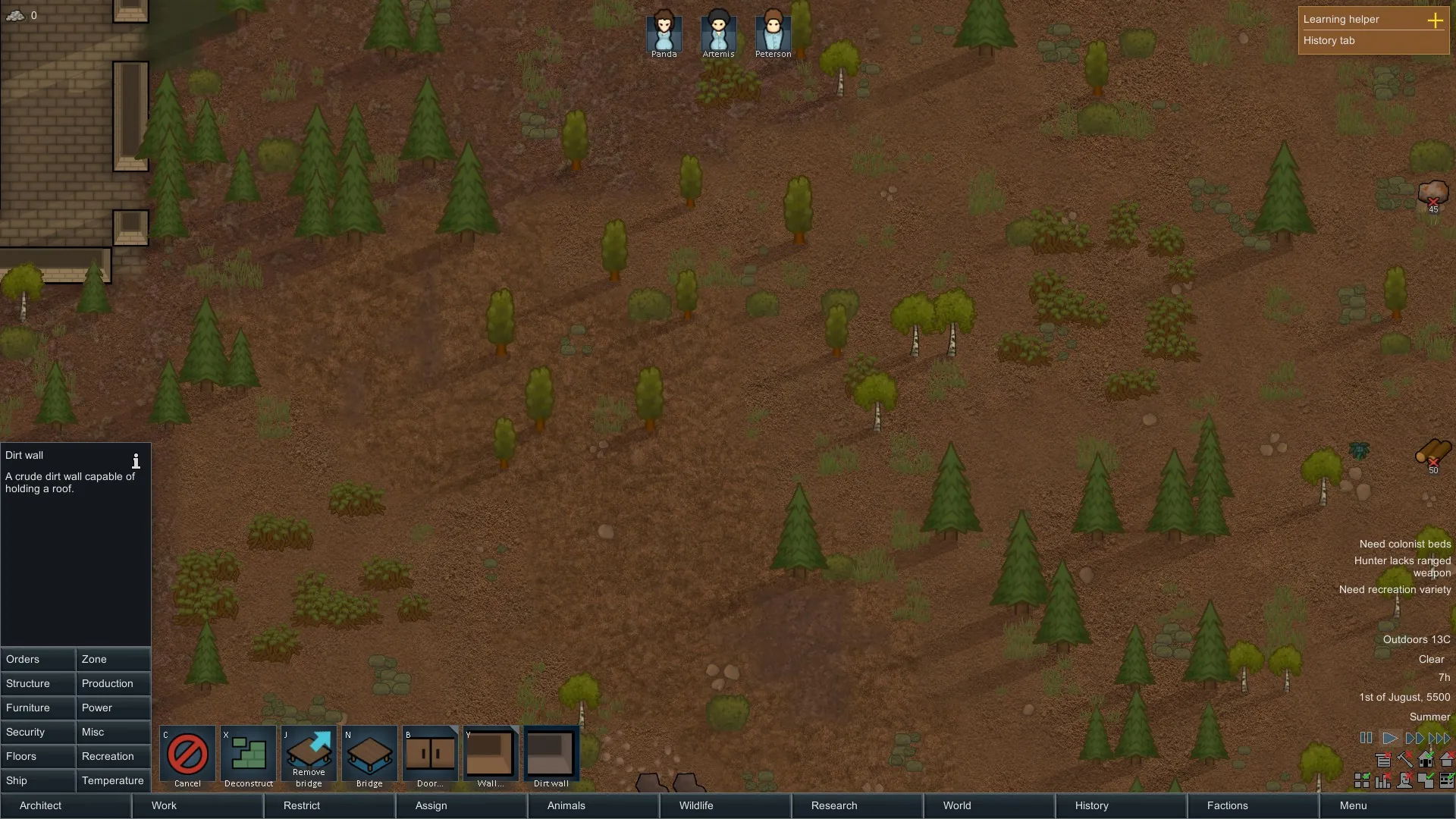Switch to the World view tab

click(989, 805)
